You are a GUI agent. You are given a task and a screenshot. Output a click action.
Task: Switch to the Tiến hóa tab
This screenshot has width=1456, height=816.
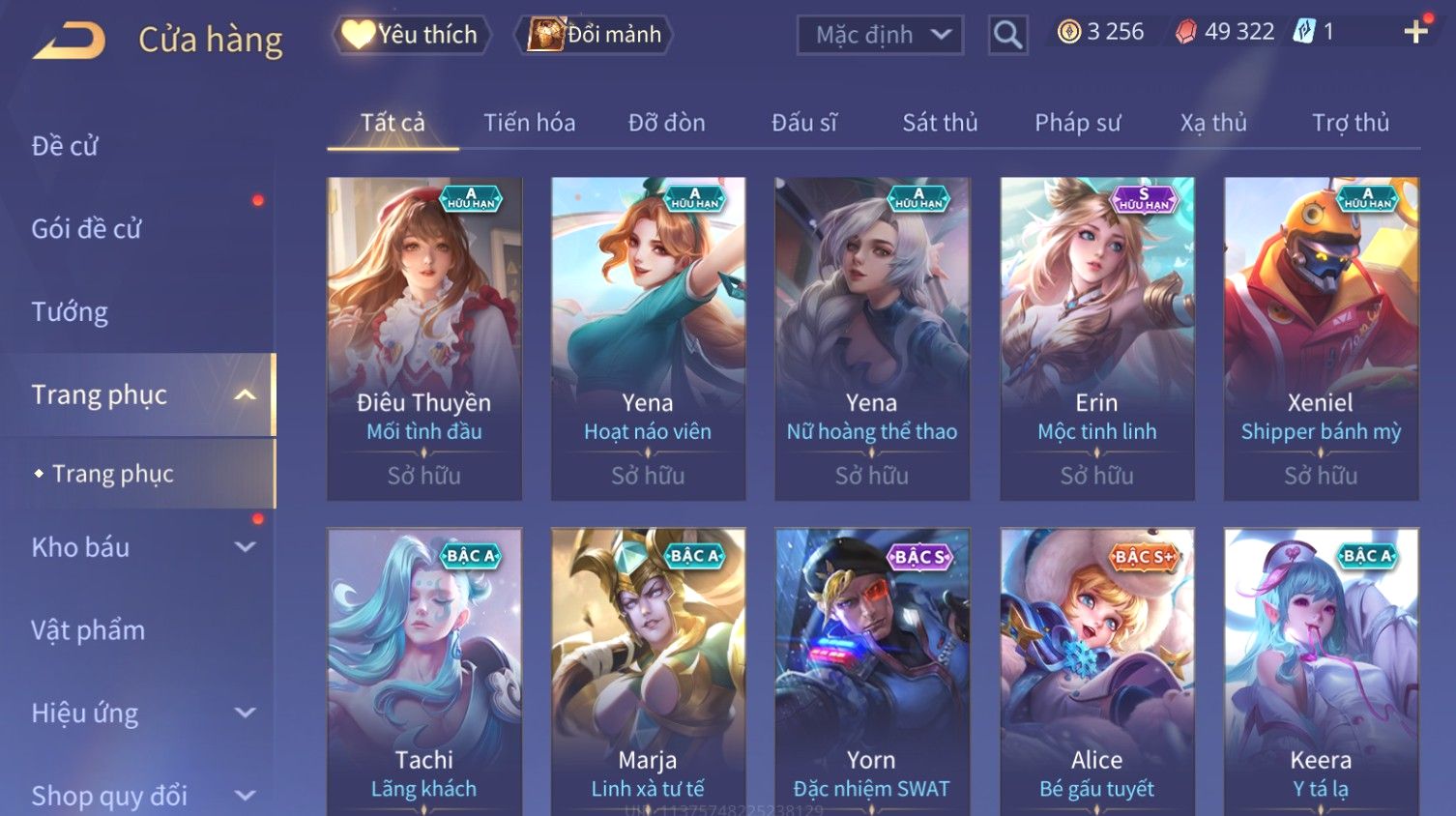click(x=529, y=123)
